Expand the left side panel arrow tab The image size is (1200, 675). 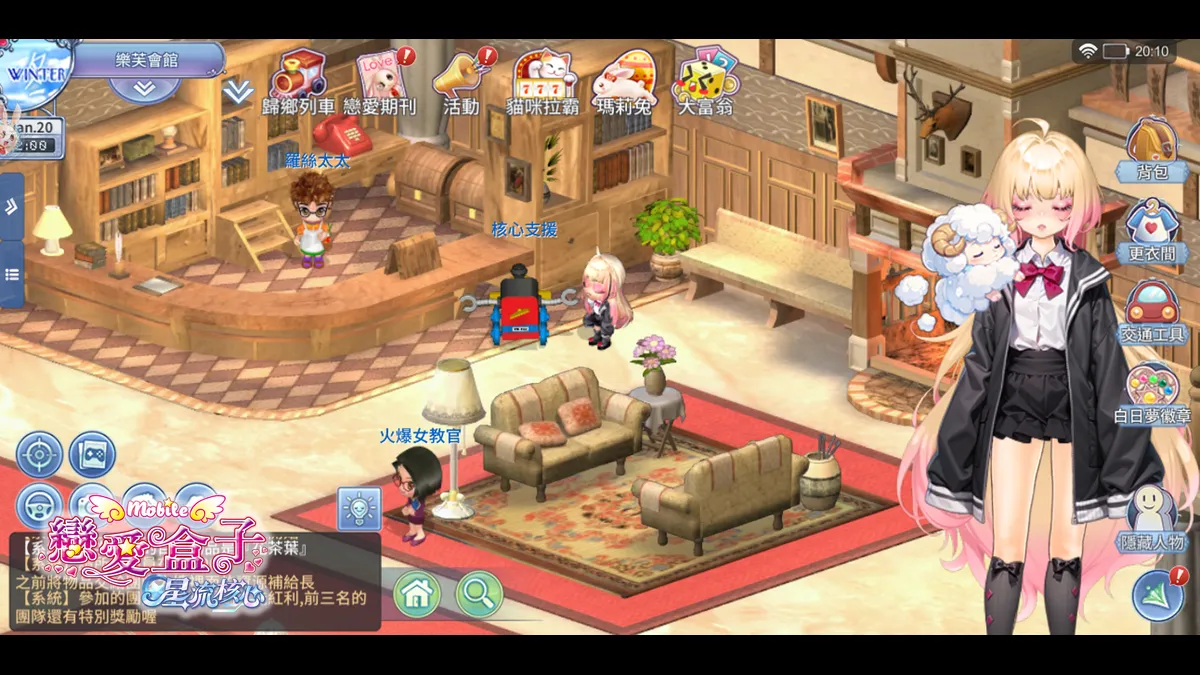tap(11, 207)
